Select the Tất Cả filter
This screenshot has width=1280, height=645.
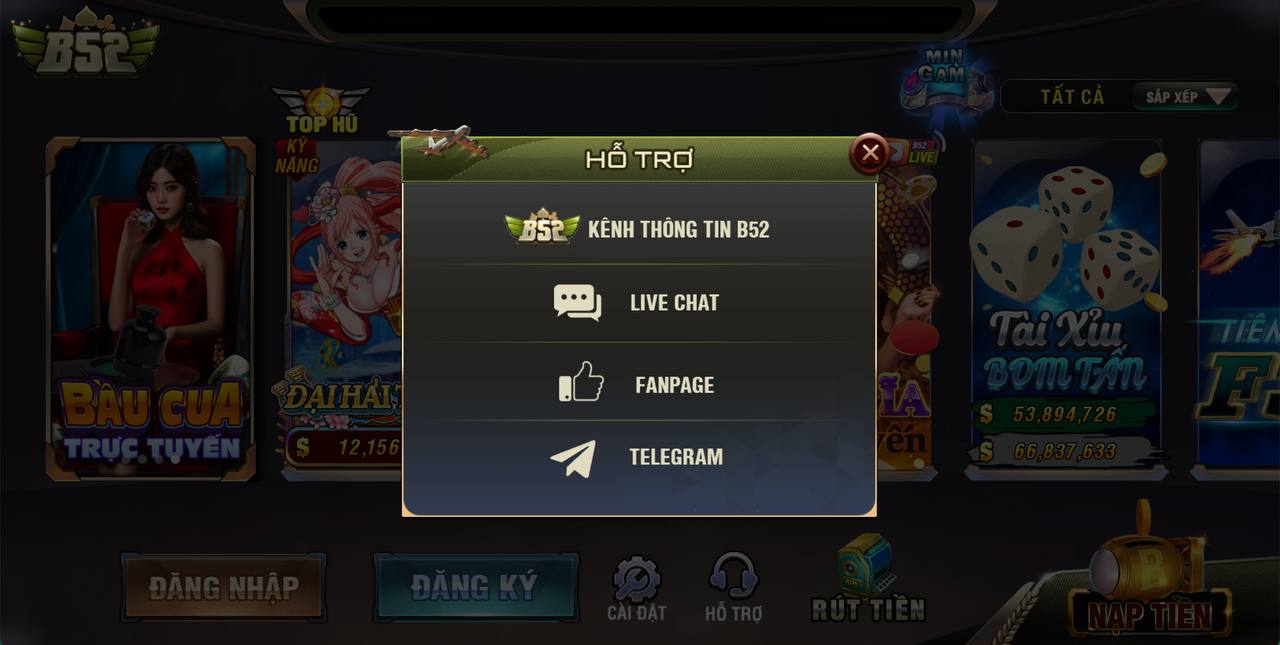point(1072,97)
